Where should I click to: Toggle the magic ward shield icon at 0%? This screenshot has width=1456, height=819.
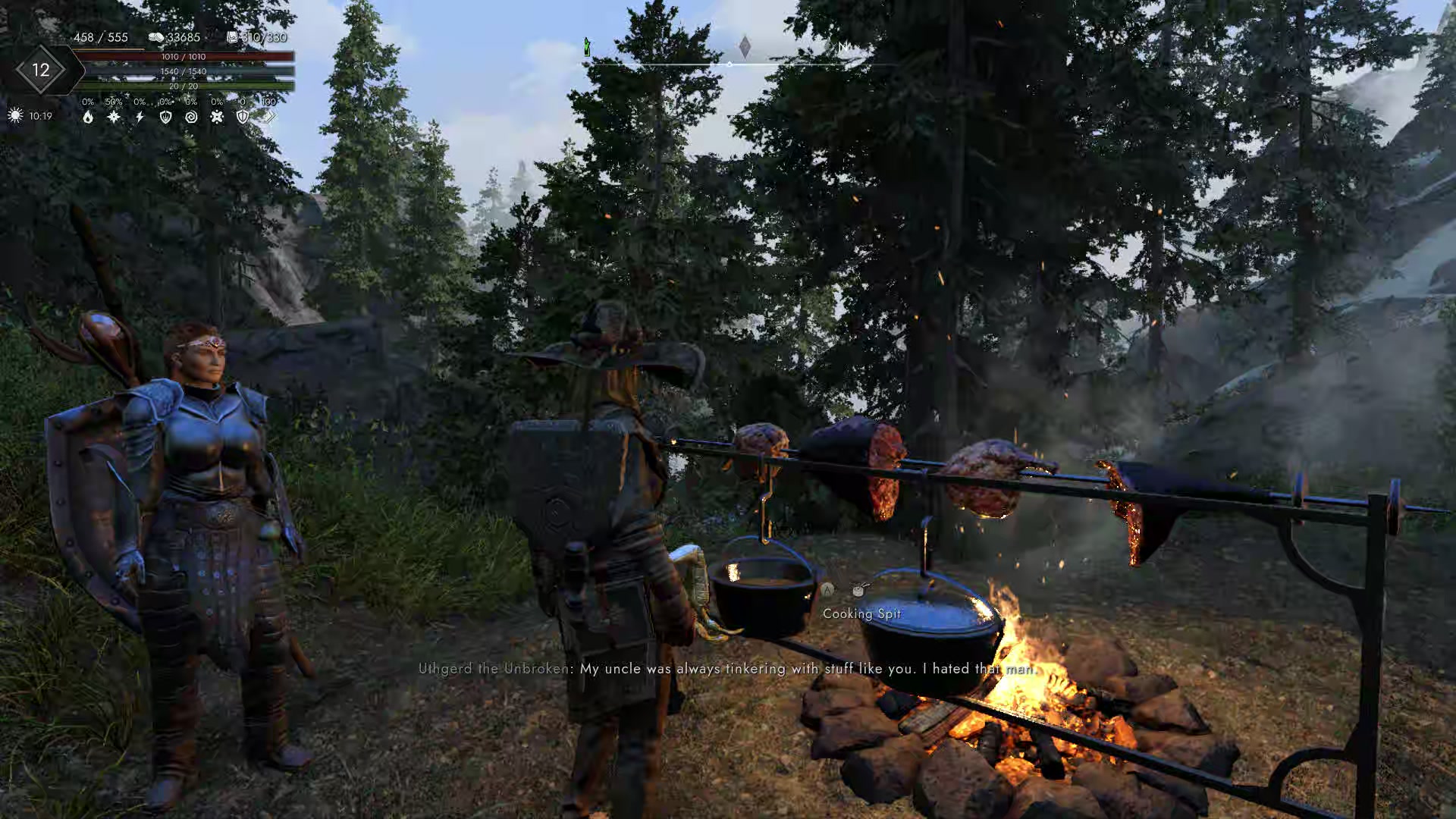(167, 117)
